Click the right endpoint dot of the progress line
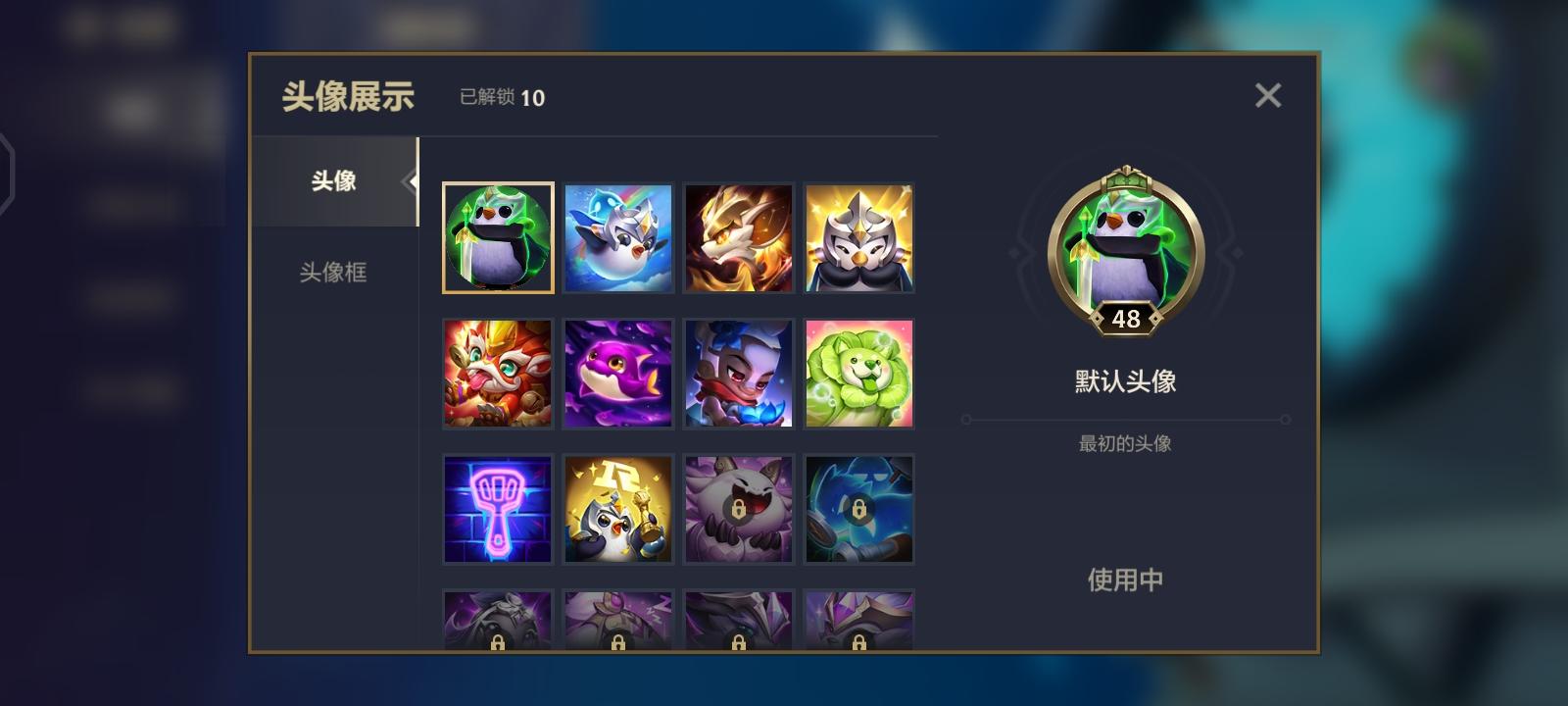Image resolution: width=1568 pixels, height=706 pixels. click(1285, 419)
